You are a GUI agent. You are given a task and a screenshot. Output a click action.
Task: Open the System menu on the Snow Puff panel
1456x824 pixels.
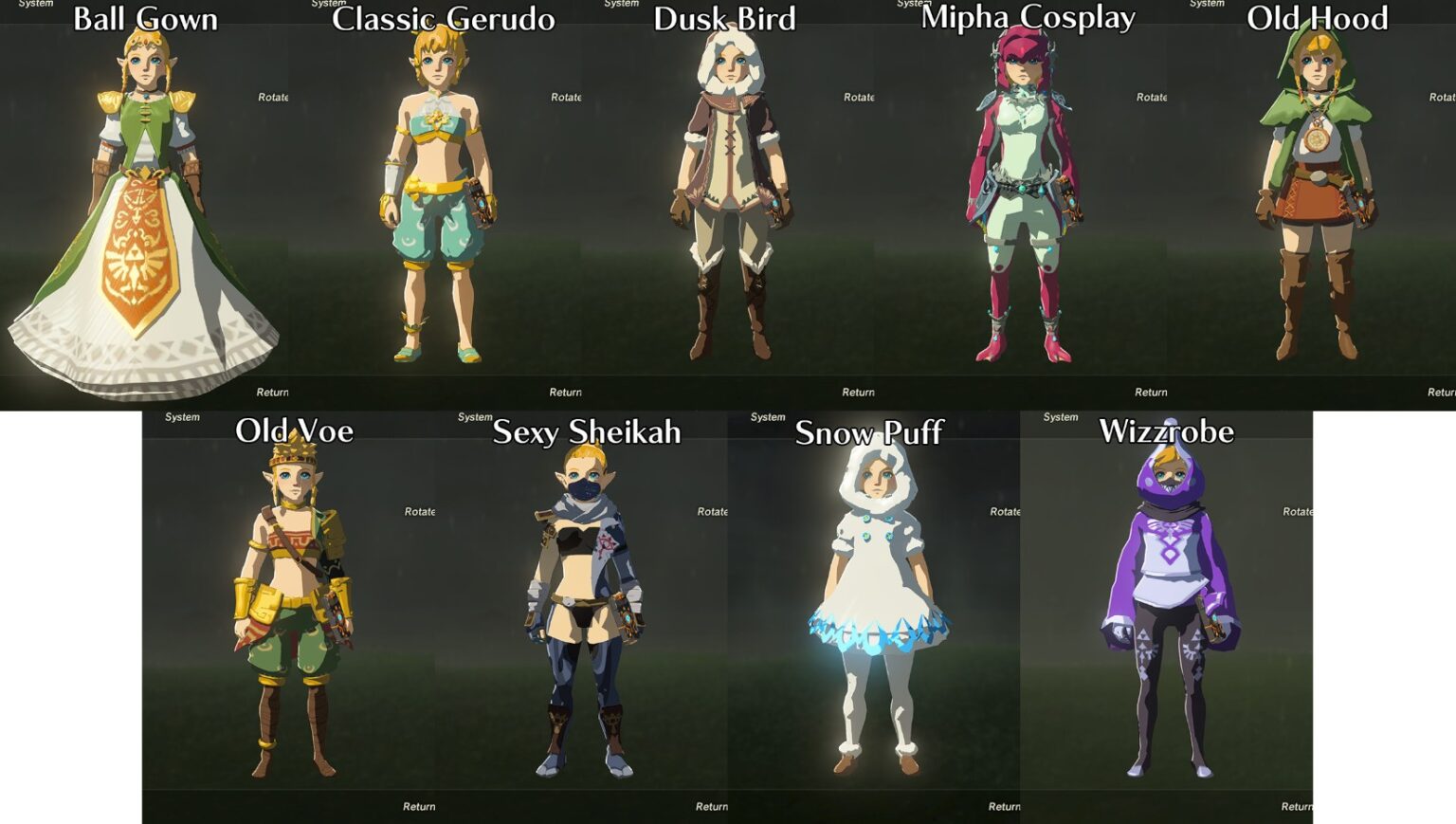click(x=768, y=416)
